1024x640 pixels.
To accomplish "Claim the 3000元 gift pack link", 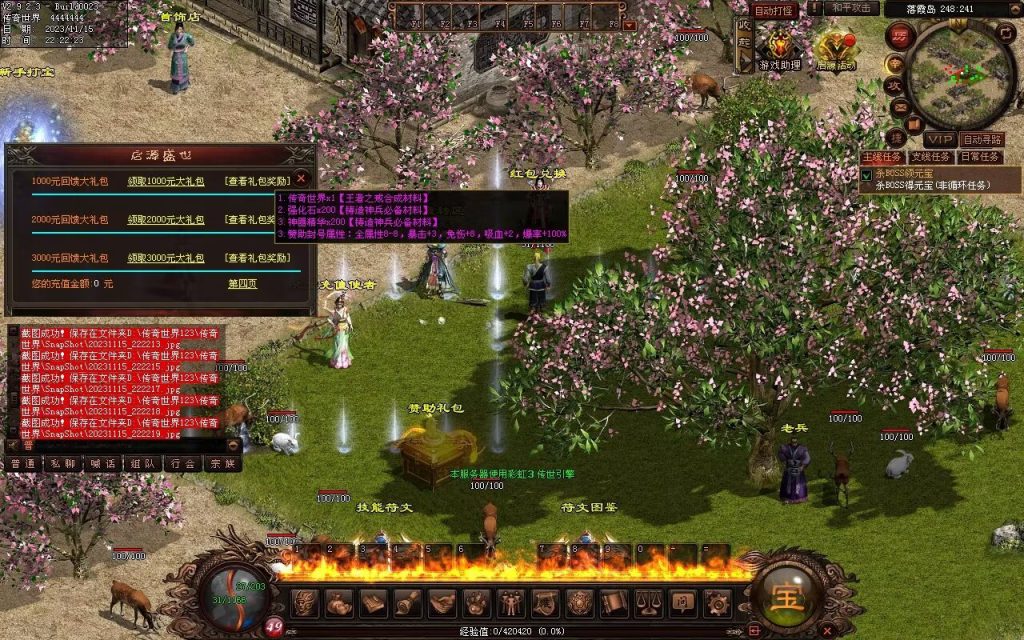I will pyautogui.click(x=166, y=257).
